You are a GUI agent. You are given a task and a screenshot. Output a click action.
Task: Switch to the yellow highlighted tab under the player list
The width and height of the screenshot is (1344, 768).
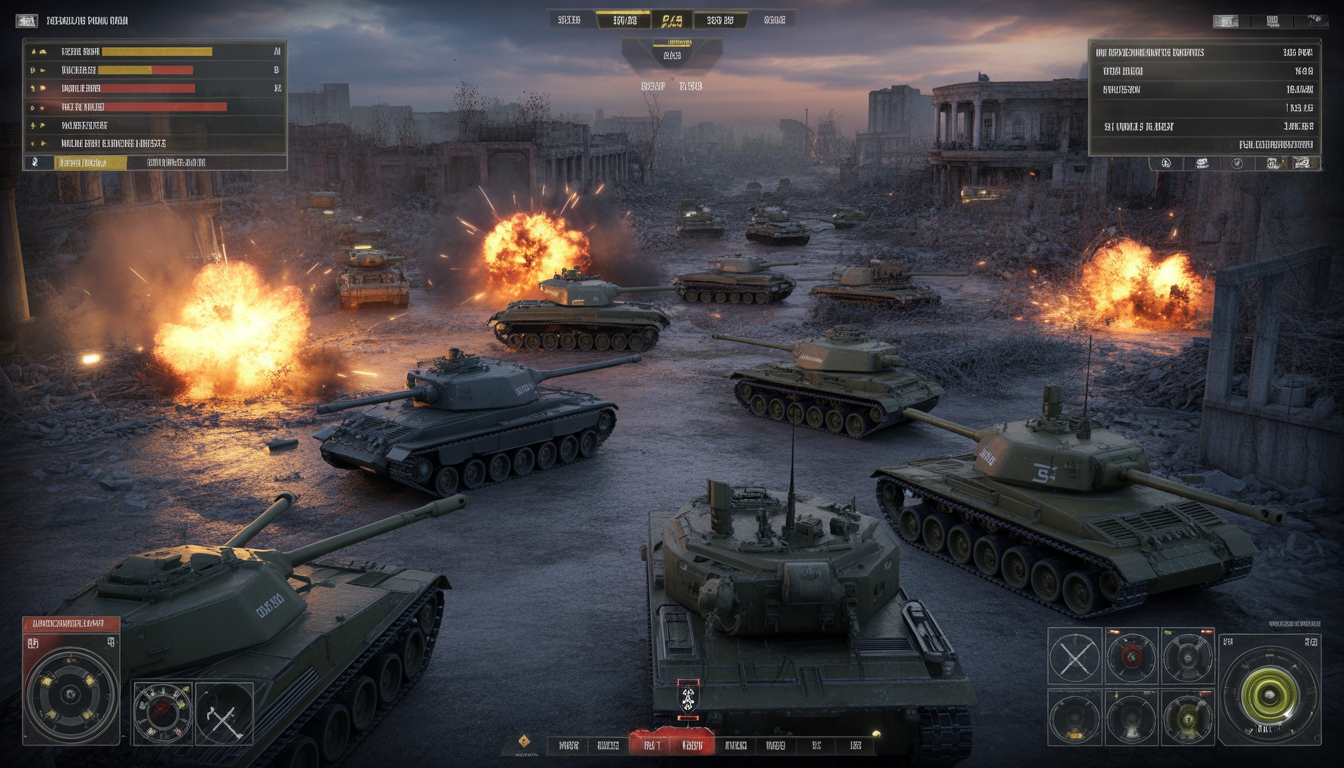pyautogui.click(x=88, y=162)
